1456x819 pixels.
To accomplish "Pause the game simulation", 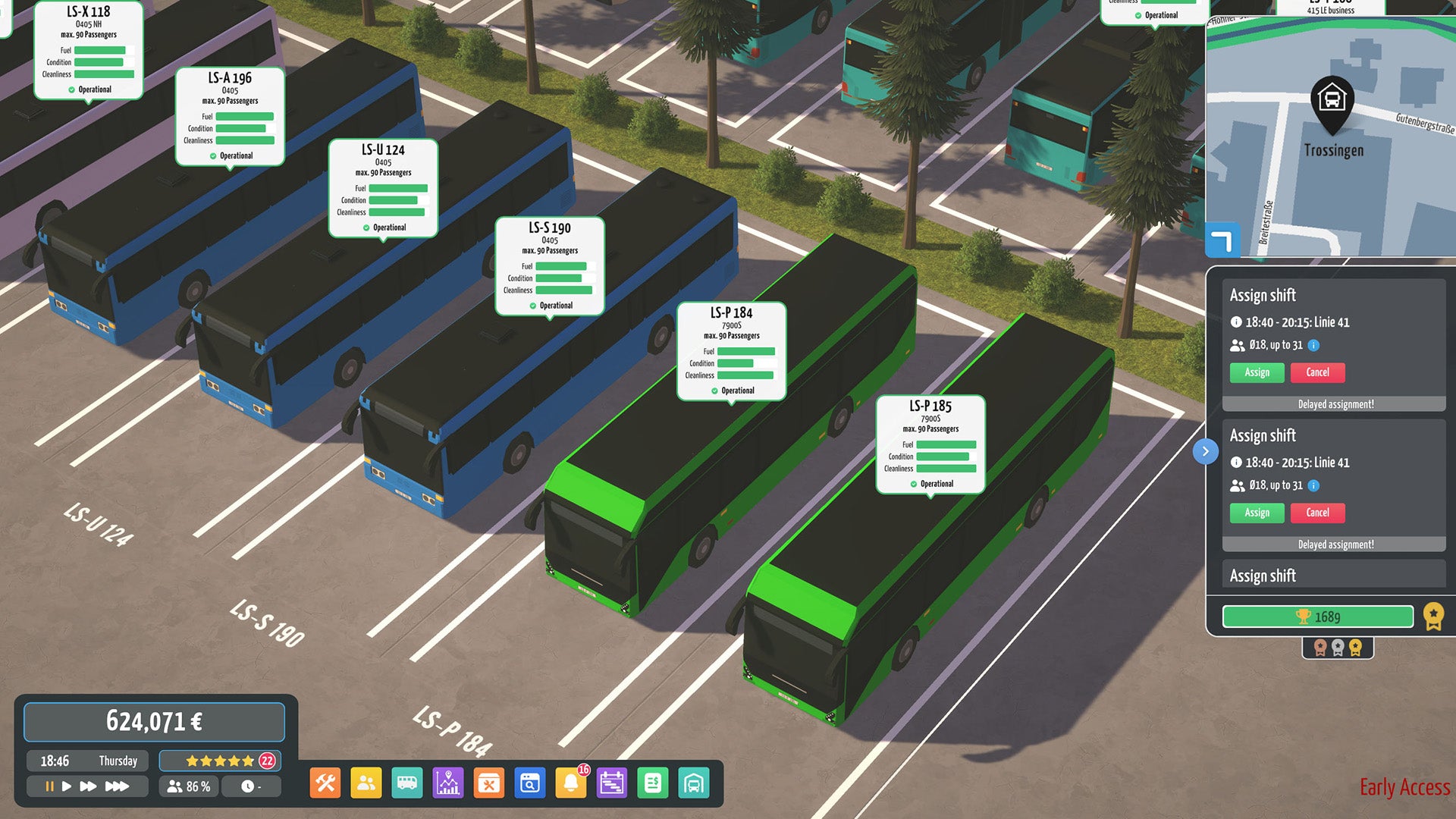I will [x=49, y=786].
